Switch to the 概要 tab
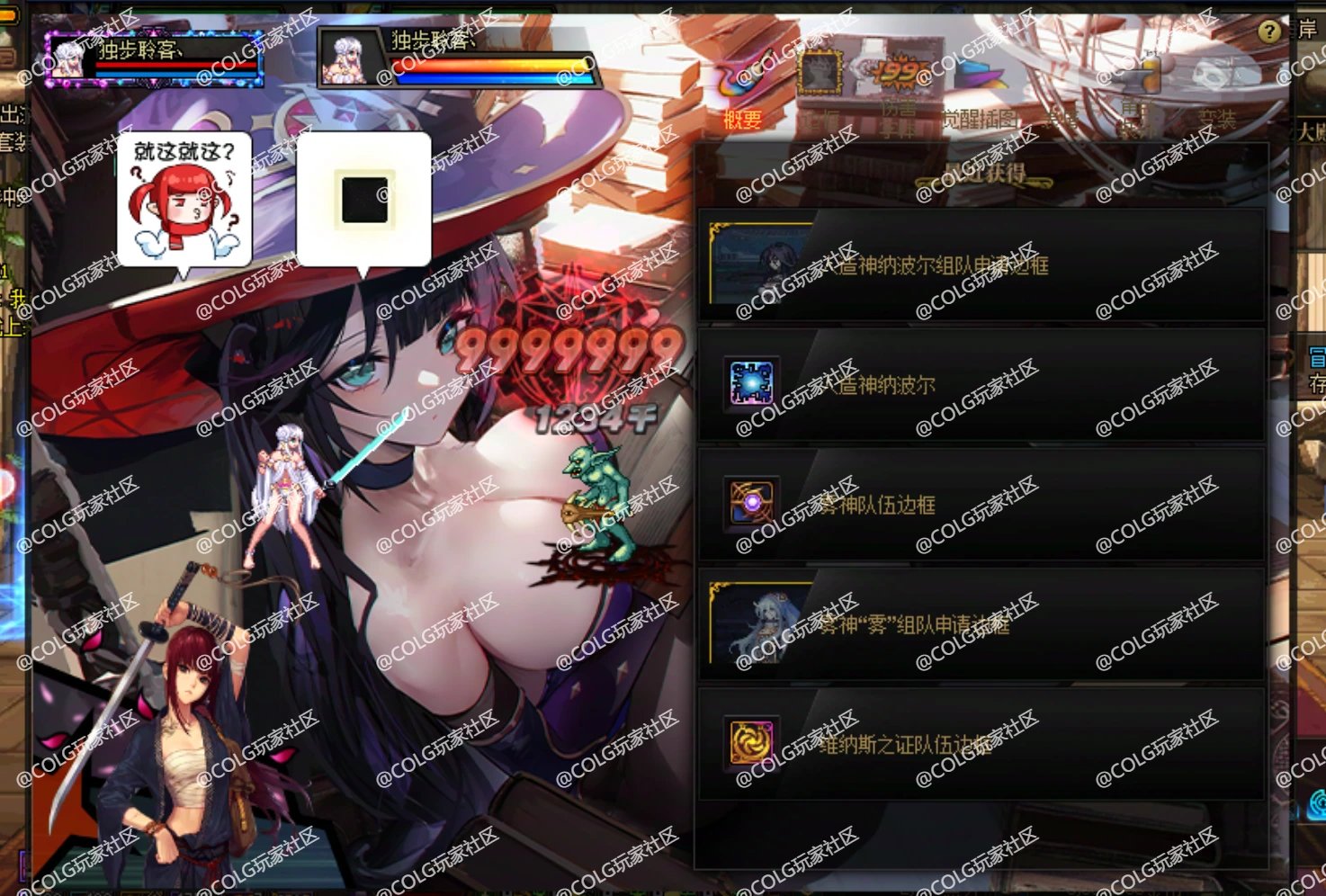This screenshot has width=1326, height=896. (x=739, y=115)
